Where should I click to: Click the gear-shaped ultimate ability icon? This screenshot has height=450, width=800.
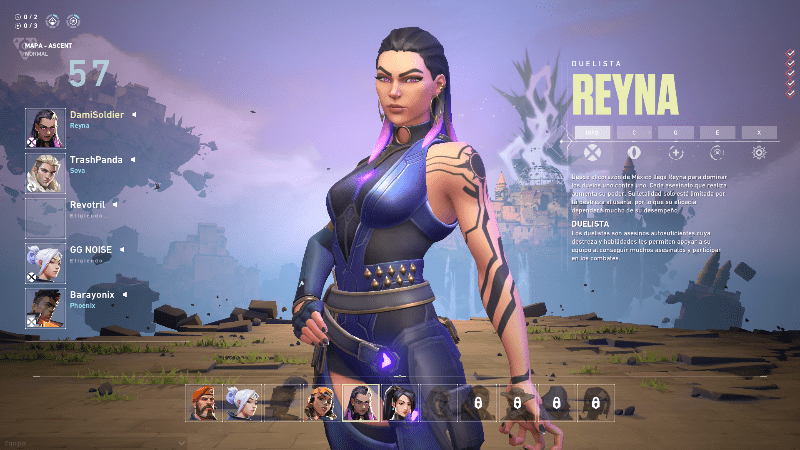tap(759, 152)
